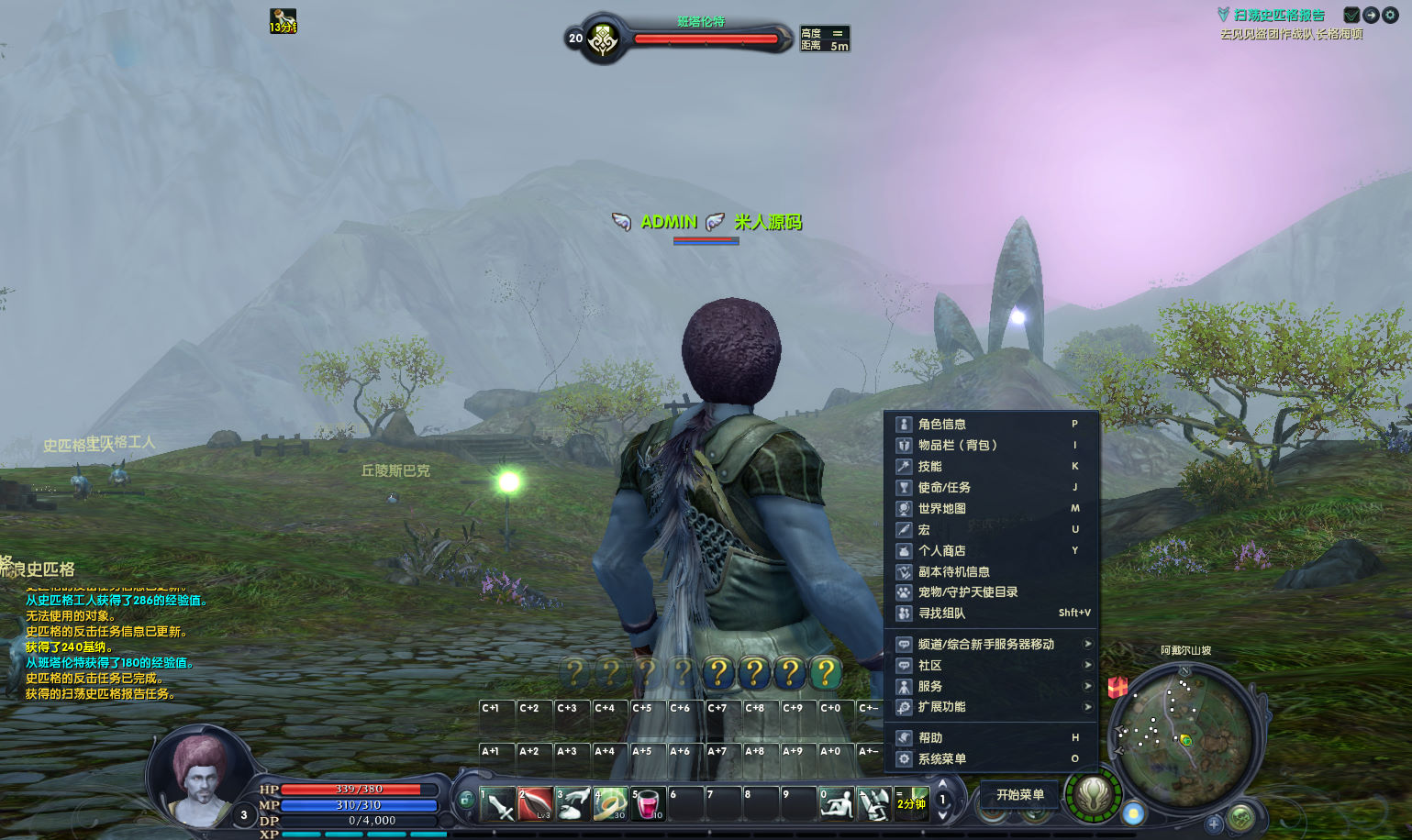Viewport: 1412px width, 840px height.
Task: Choose the 个人商店 personal shop entry
Action: click(941, 551)
